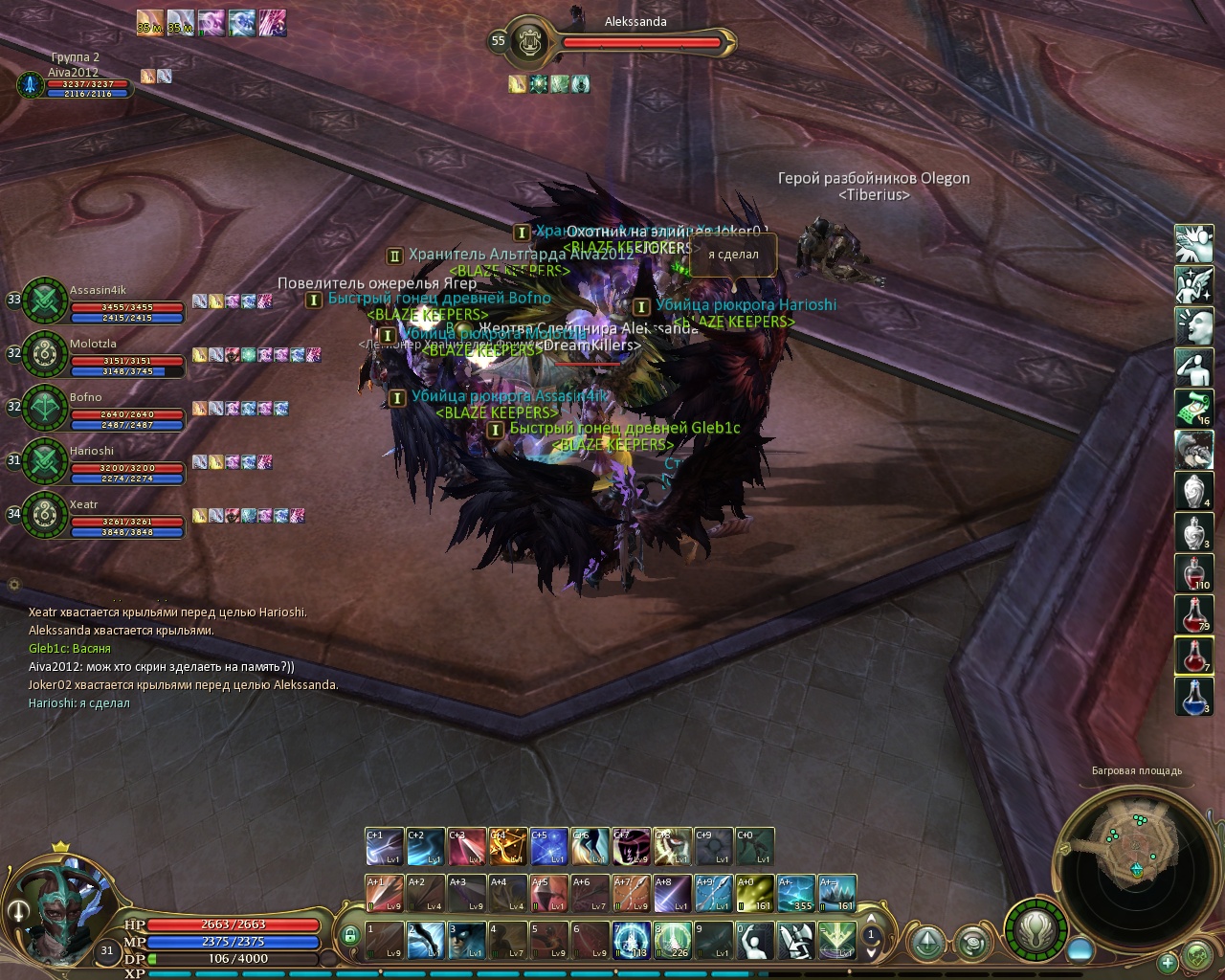Screen dimensions: 1225x980
Task: Click the green scroll item with count 16
Action: point(1193,409)
